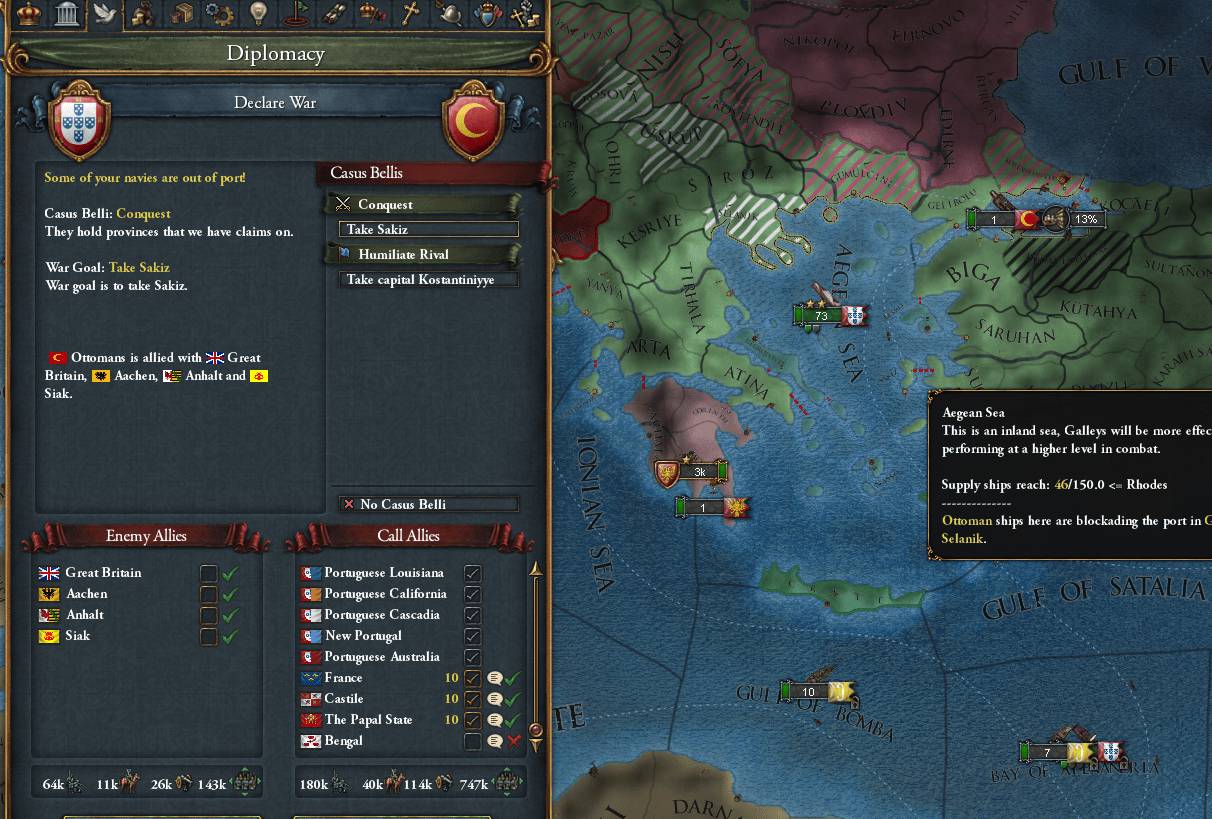
Task: Pick the No Casus Belli option
Action: (x=428, y=504)
